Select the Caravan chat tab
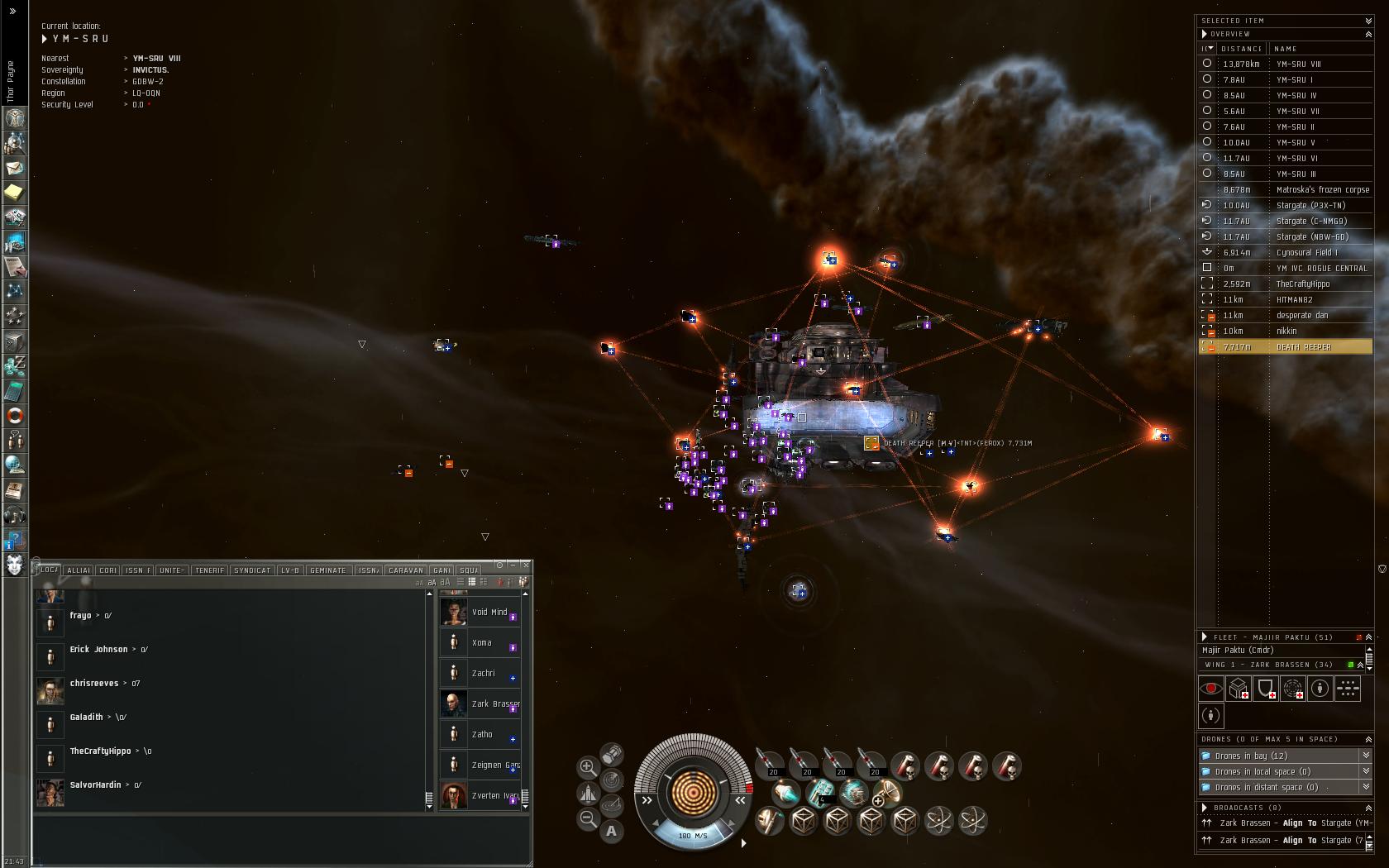The image size is (1389, 868). click(x=405, y=570)
